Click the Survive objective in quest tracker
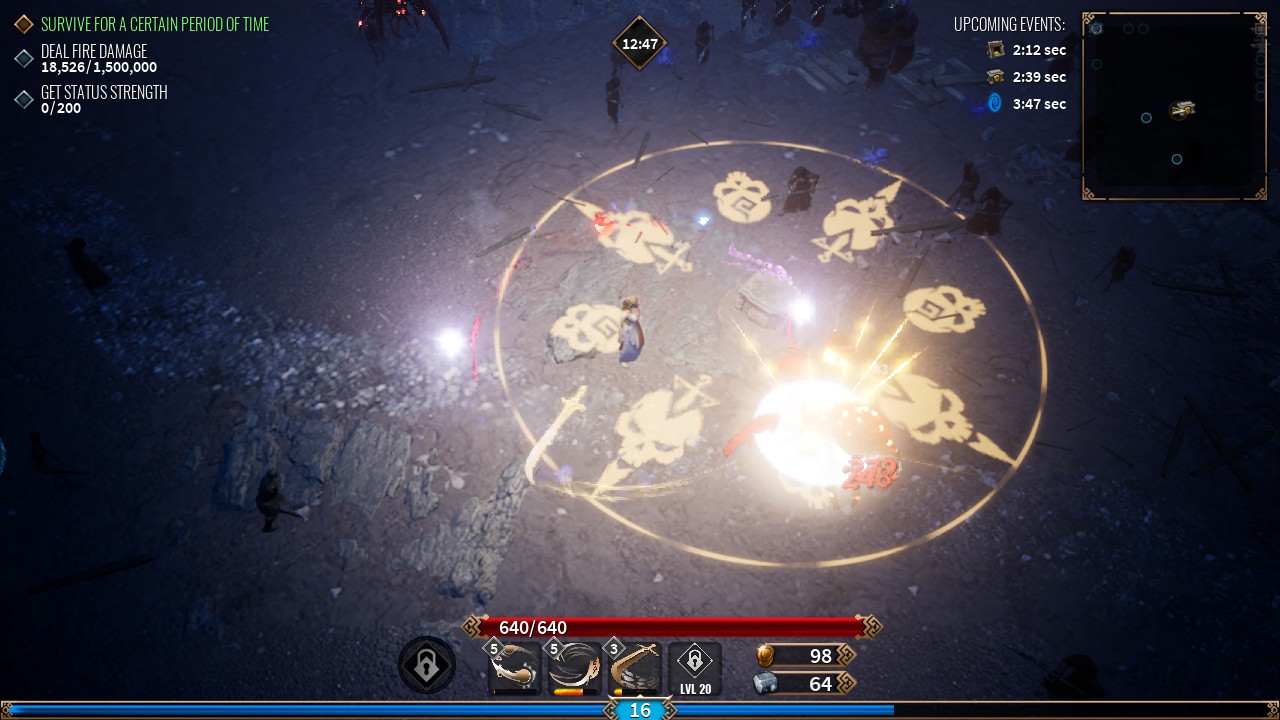Image resolution: width=1280 pixels, height=720 pixels. 154,24
